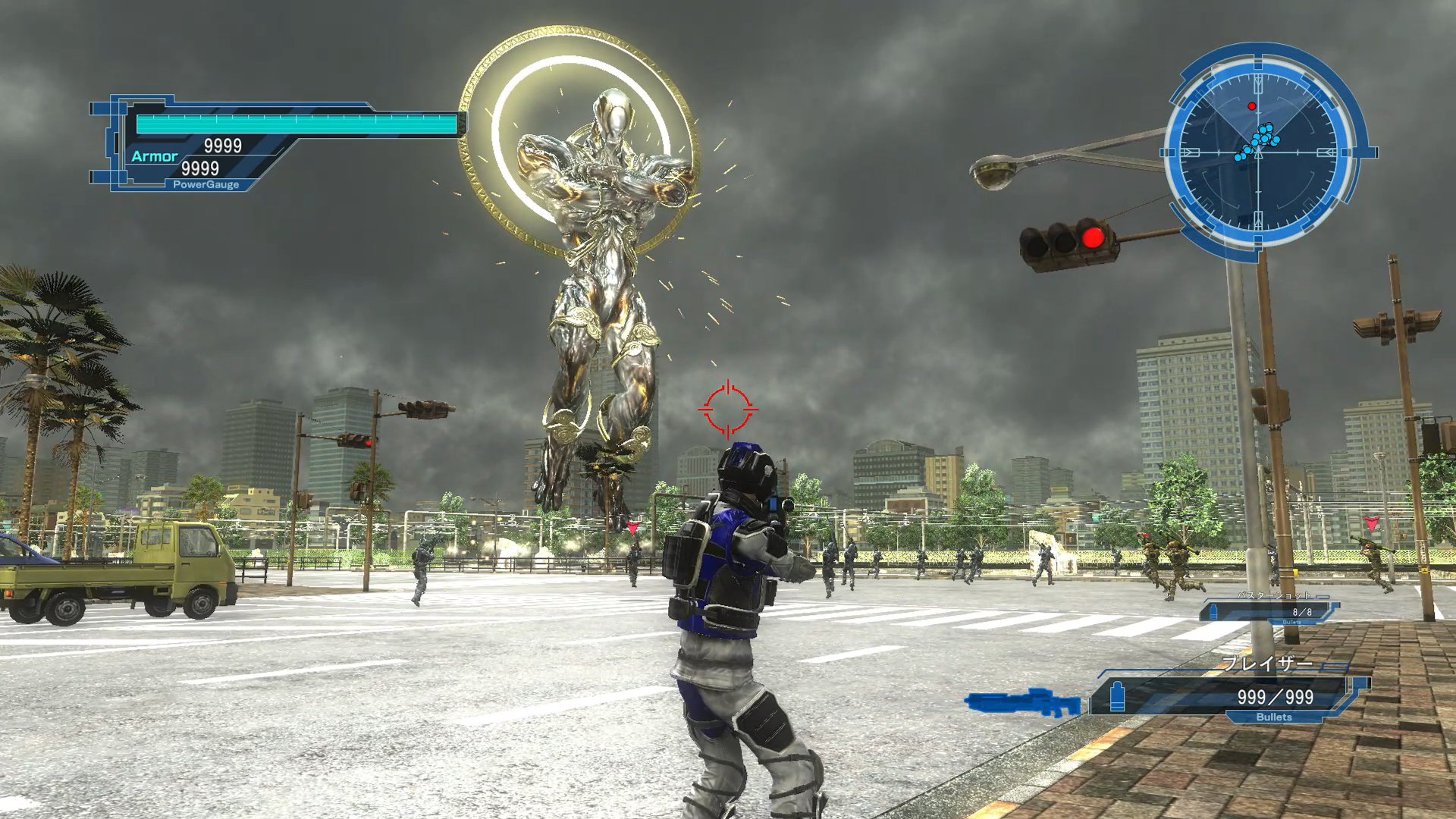This screenshot has height=819, width=1456.
Task: Click the circular radar minimap
Action: (x=1259, y=152)
